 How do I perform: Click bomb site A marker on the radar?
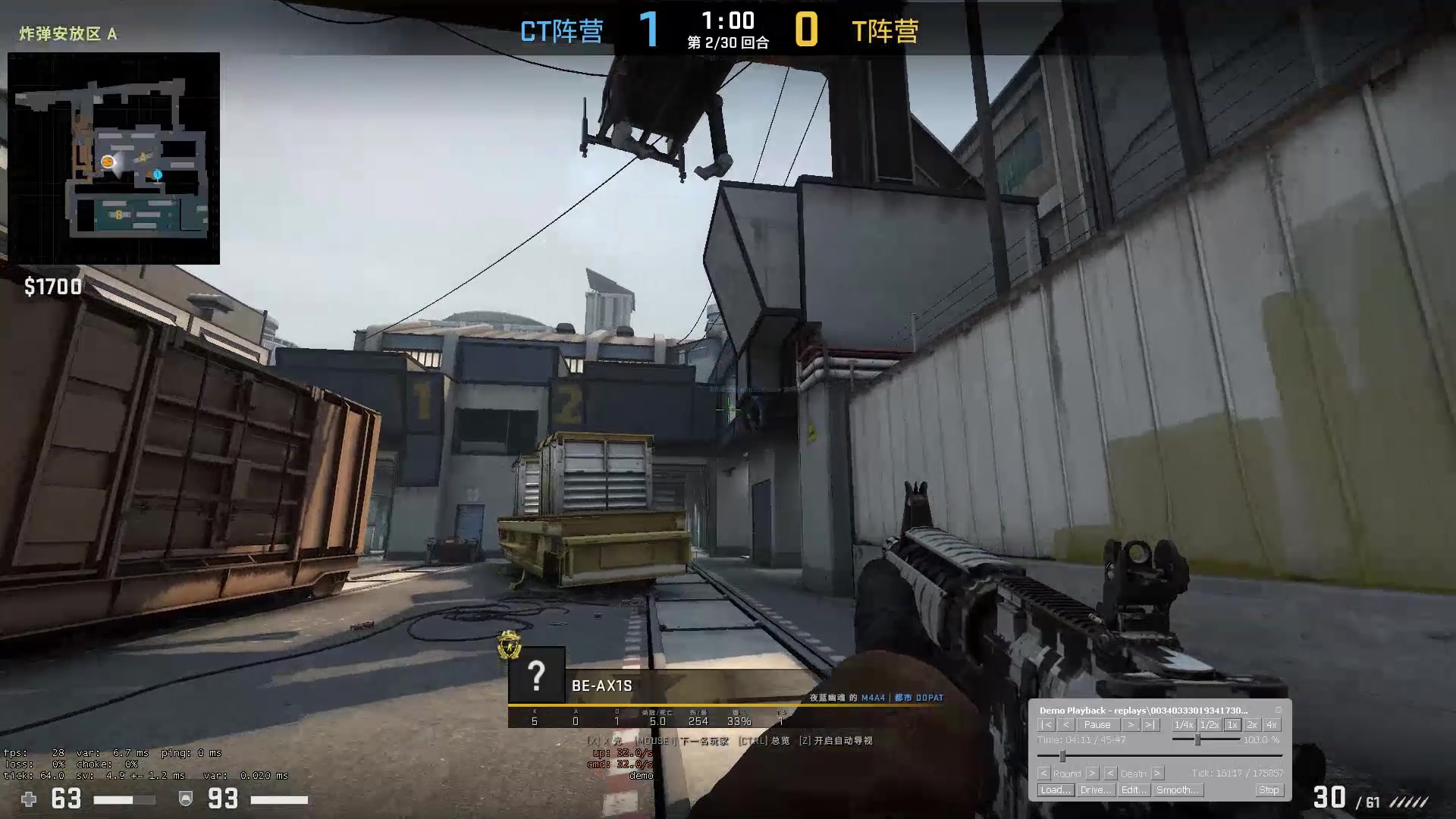[x=143, y=156]
